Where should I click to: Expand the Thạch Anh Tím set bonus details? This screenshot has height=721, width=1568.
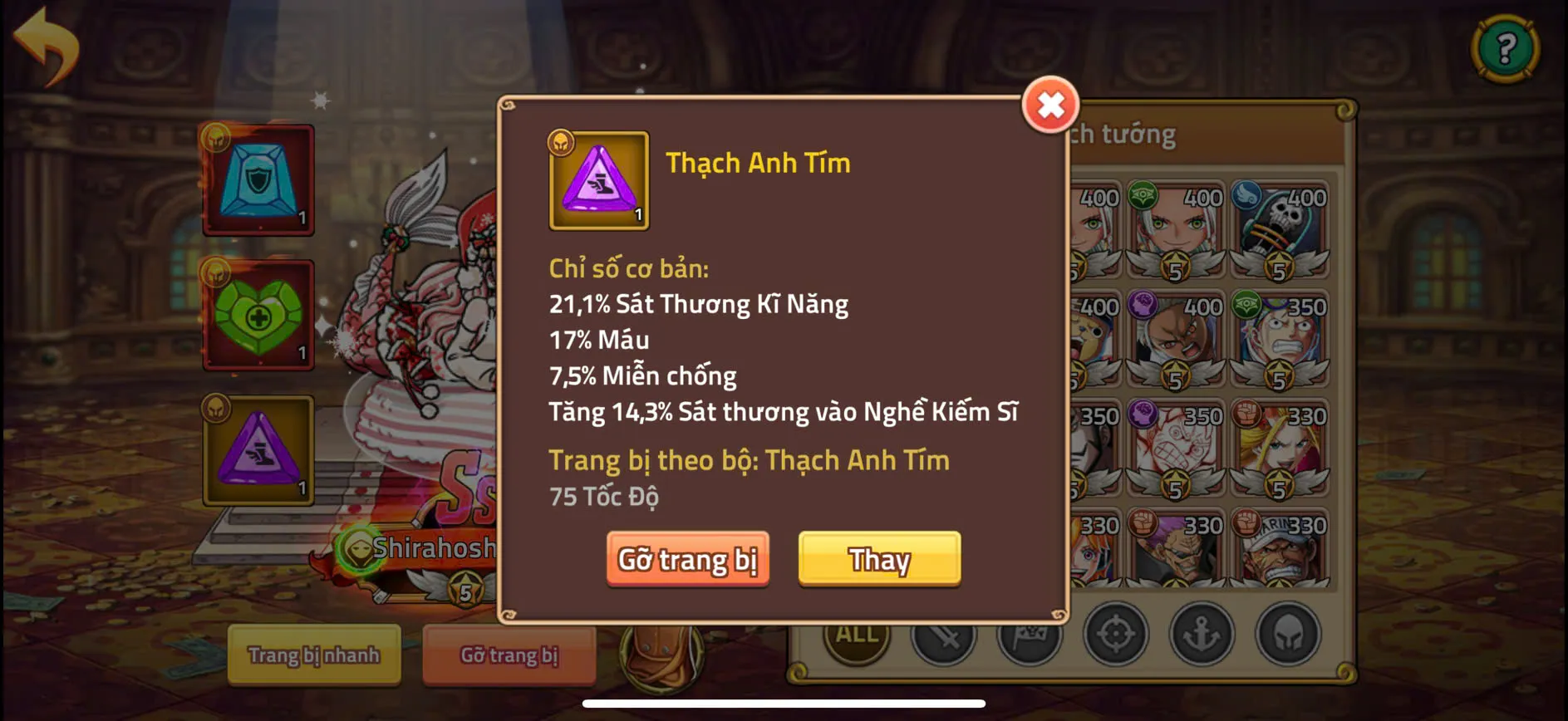[750, 459]
